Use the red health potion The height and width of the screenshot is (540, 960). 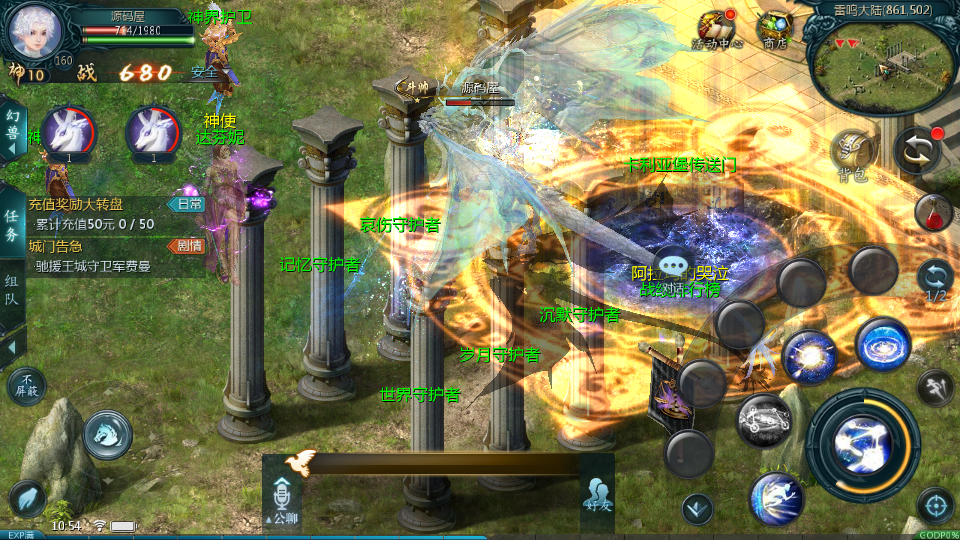(x=932, y=212)
